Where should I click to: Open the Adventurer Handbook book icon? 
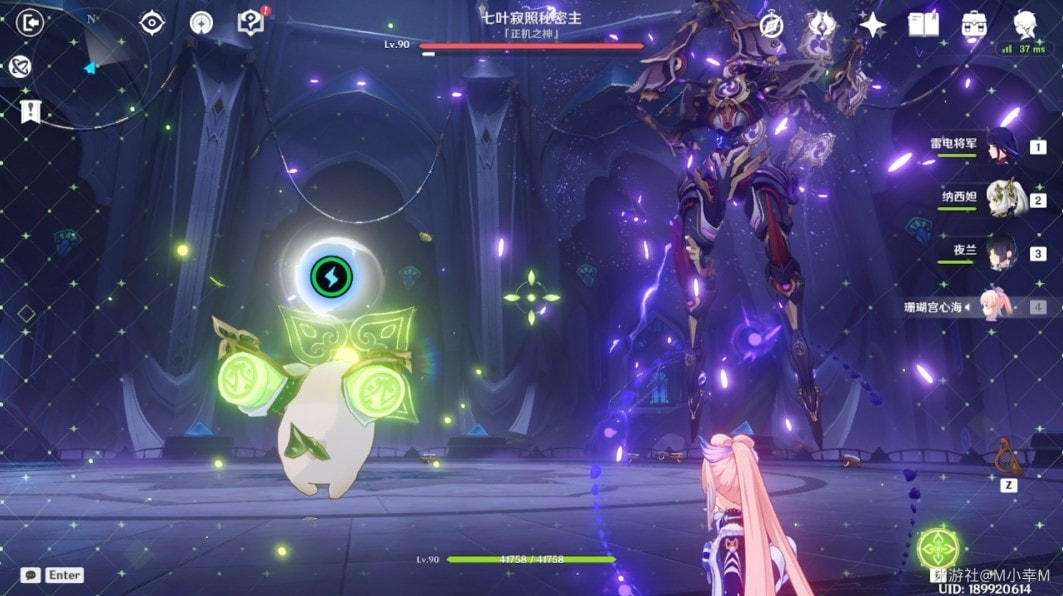coord(923,25)
